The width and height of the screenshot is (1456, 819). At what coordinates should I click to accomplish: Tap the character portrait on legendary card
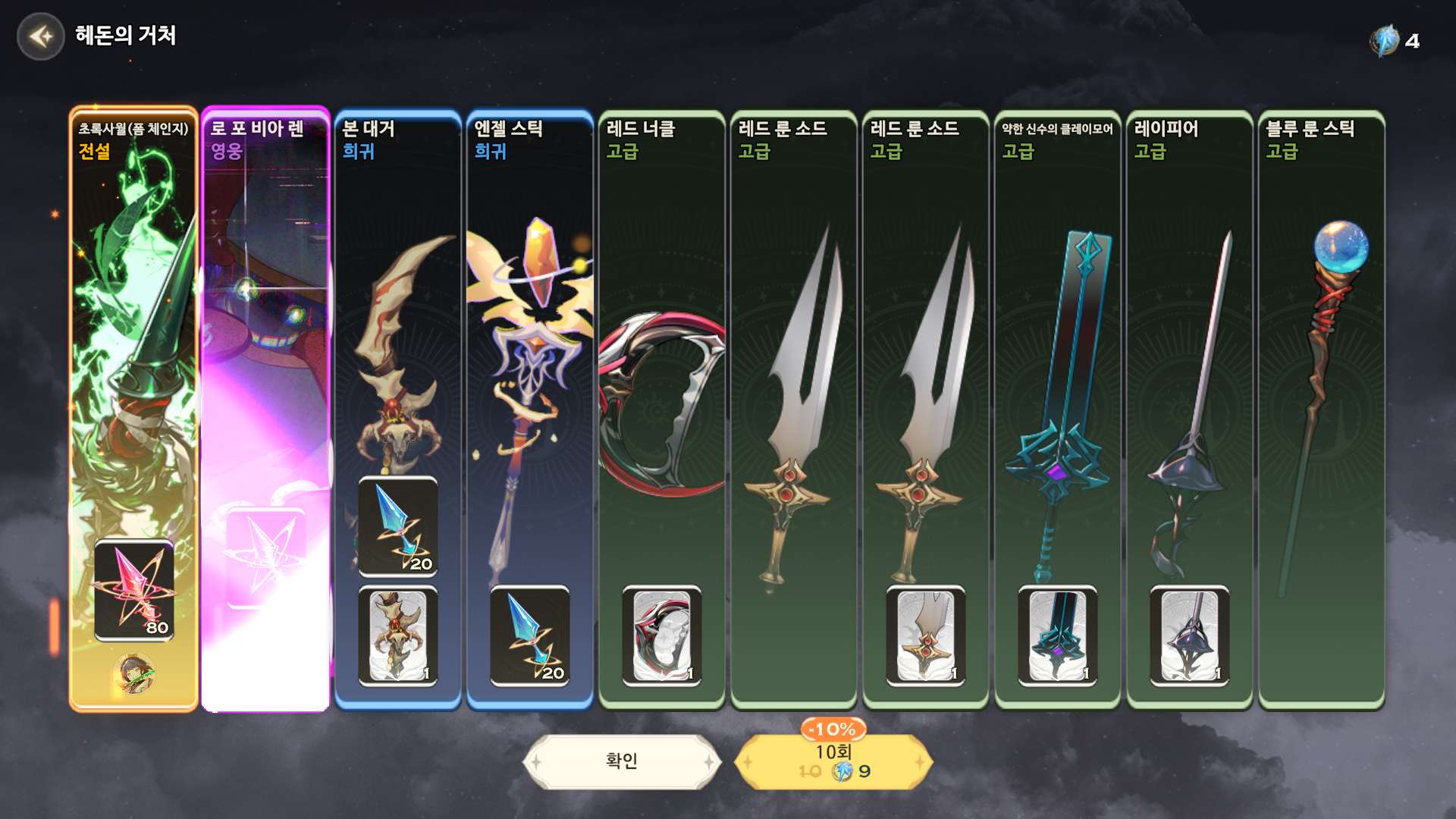134,673
